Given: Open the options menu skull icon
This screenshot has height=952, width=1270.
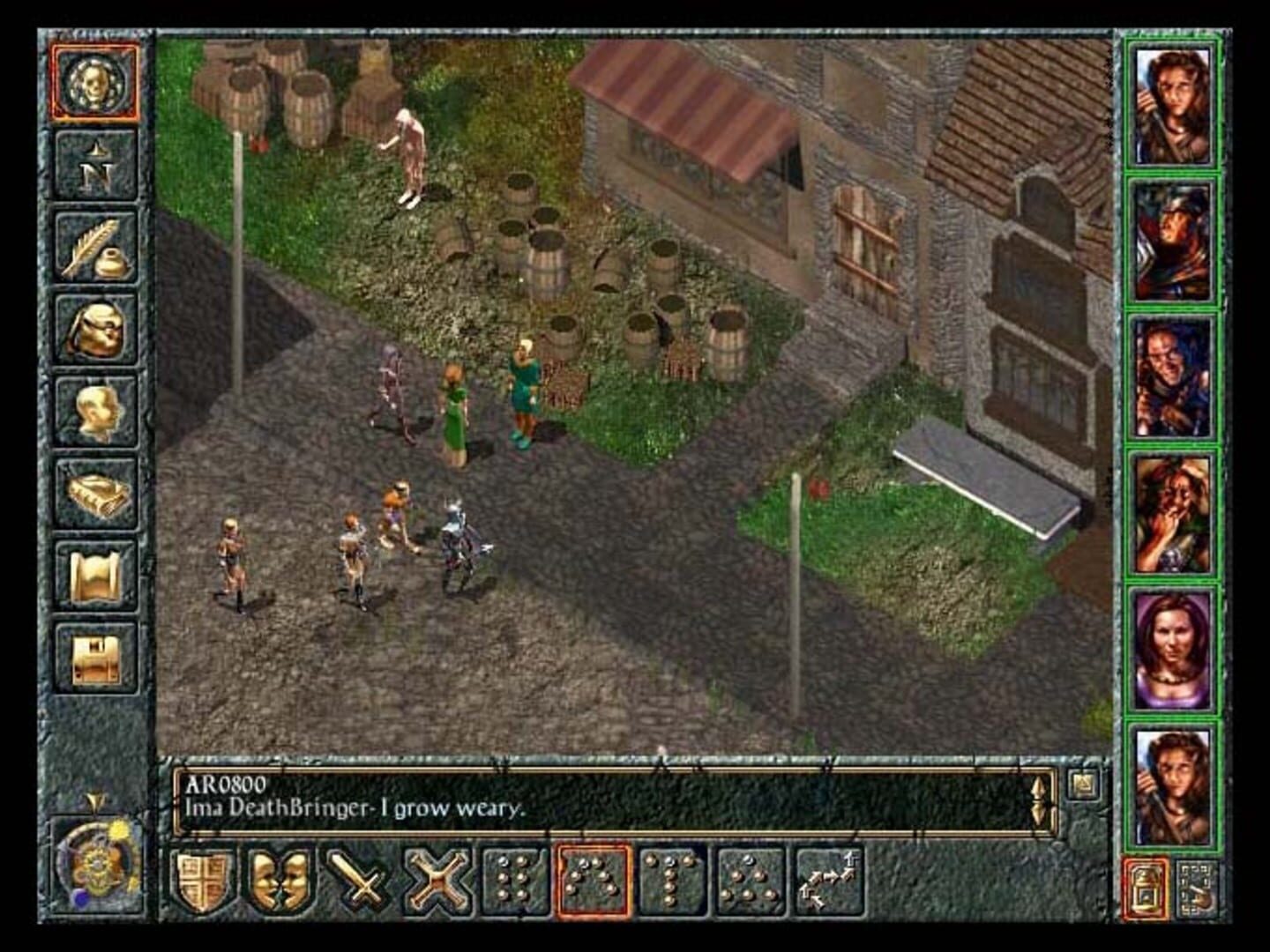Looking at the screenshot, I should [x=97, y=84].
